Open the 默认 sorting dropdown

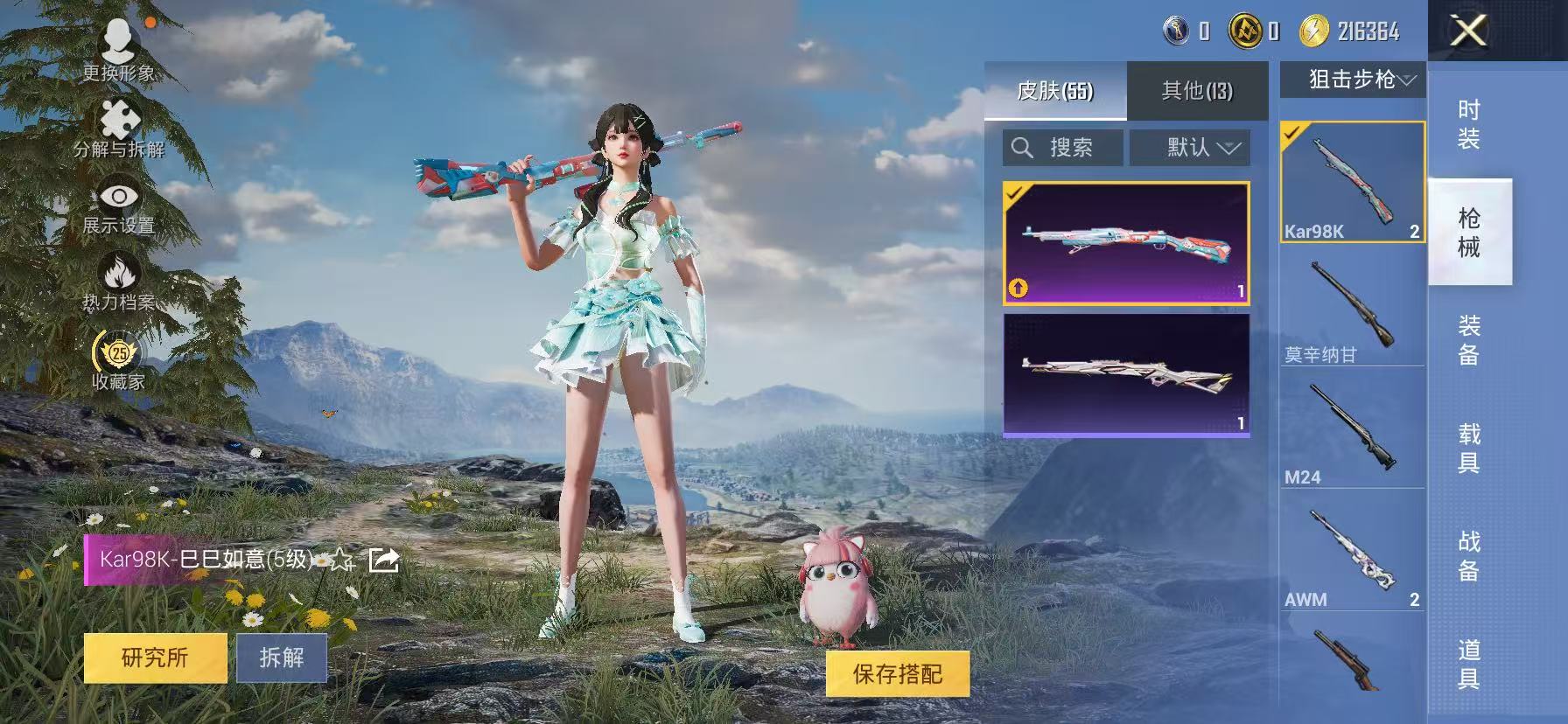pyautogui.click(x=1190, y=147)
